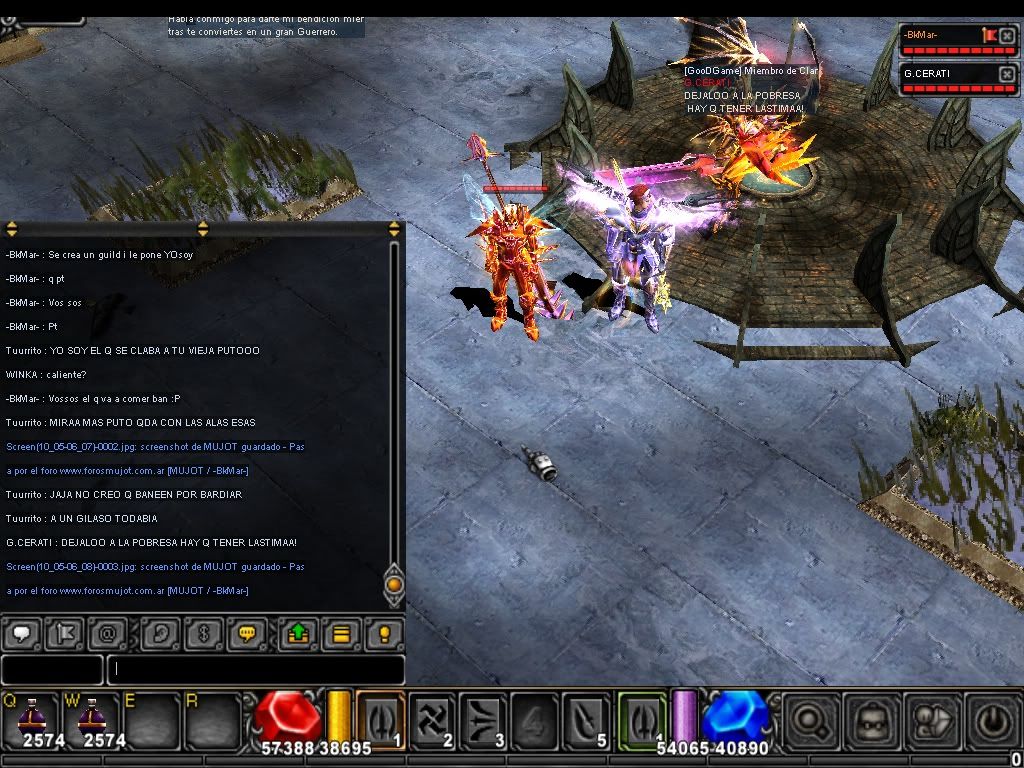The image size is (1024, 768).
Task: Open the yellow stacked-lines chat button
Action: 341,634
